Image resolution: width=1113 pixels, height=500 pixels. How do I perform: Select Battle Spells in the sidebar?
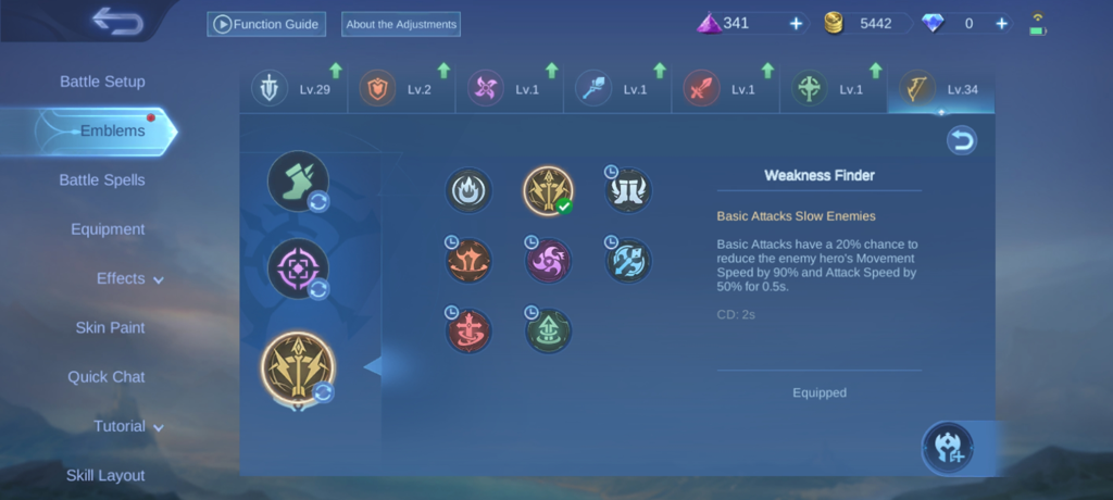pyautogui.click(x=102, y=180)
